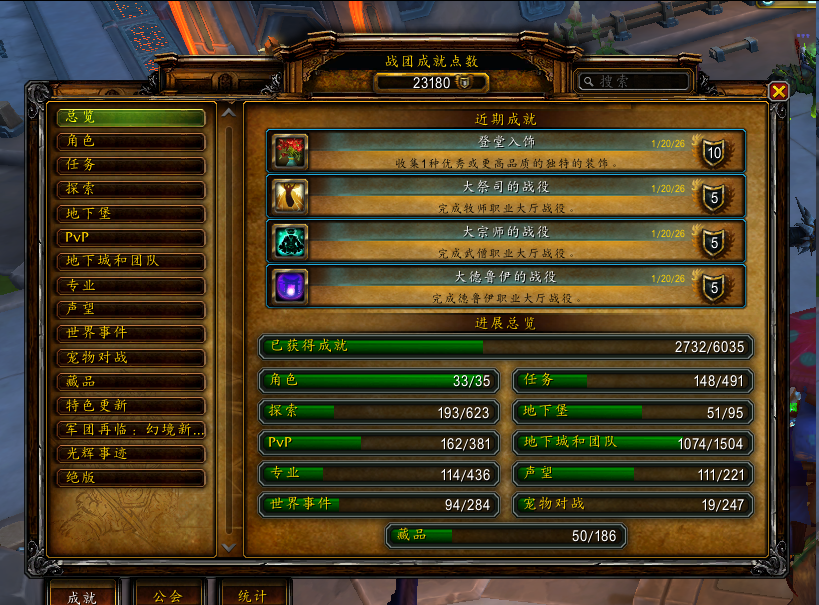Show the 世界事件 sidebar category
819x605 pixels.
click(130, 333)
